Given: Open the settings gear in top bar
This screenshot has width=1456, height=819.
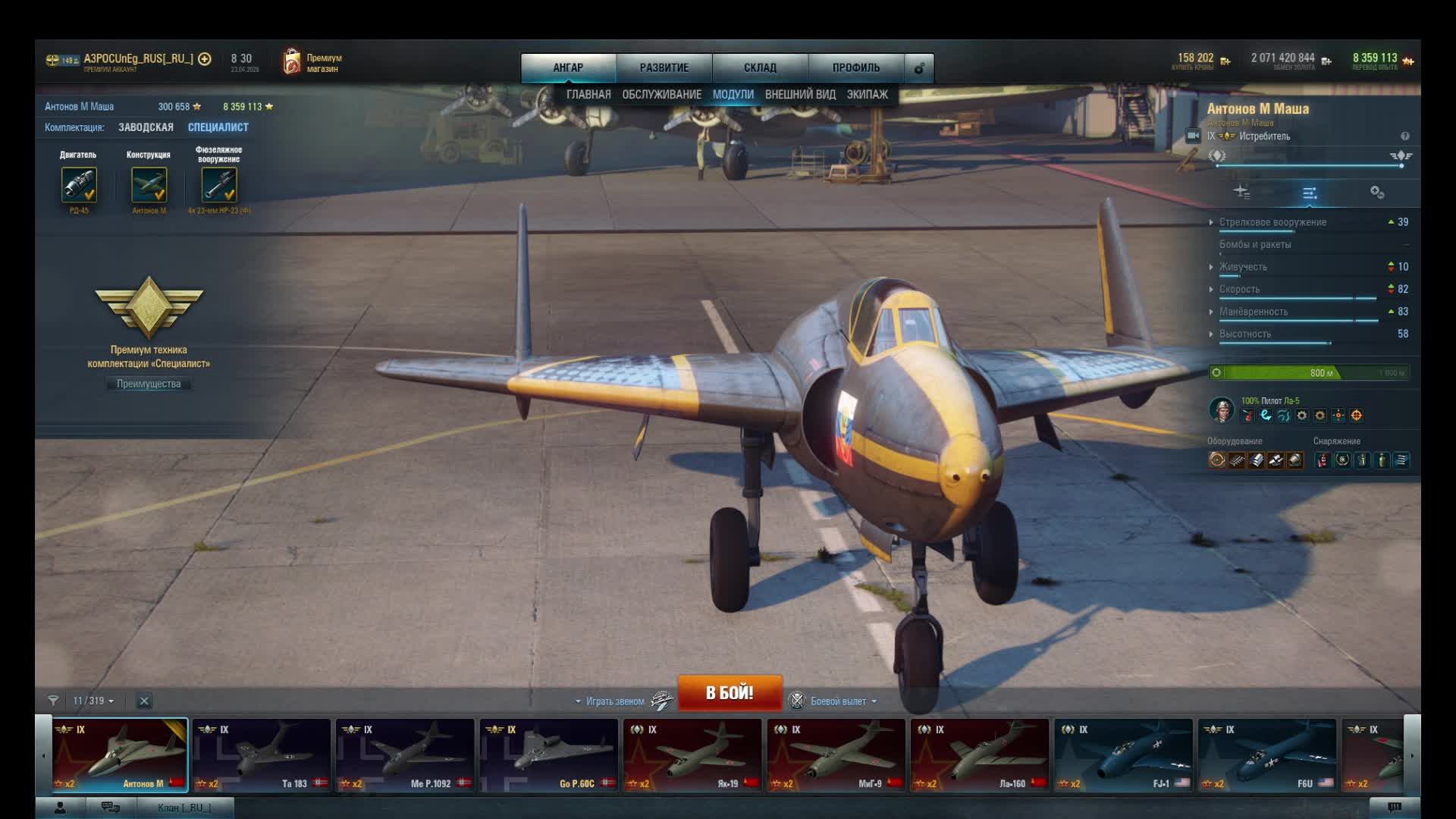Looking at the screenshot, I should [x=919, y=68].
